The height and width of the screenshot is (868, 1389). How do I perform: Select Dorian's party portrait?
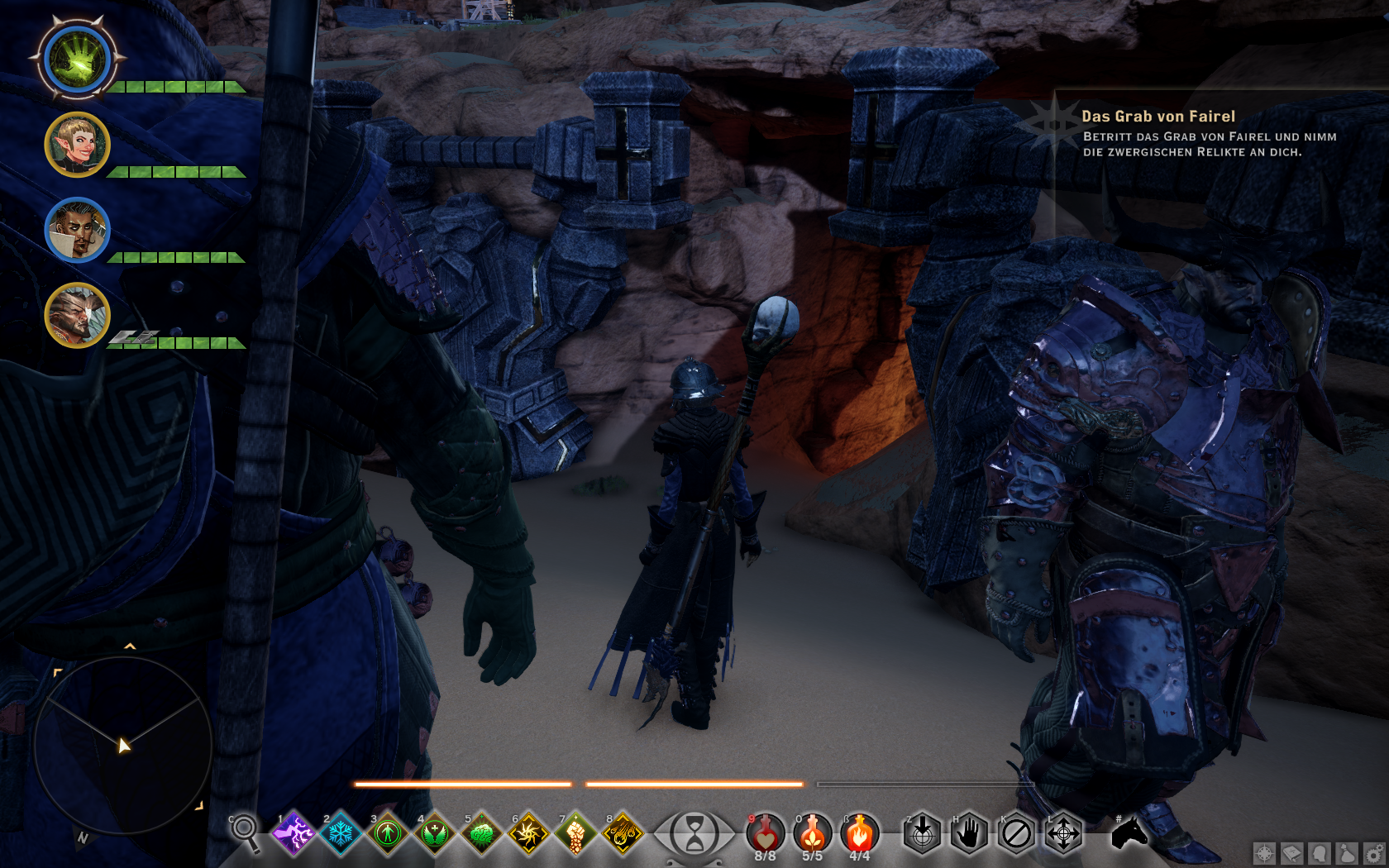pos(77,230)
